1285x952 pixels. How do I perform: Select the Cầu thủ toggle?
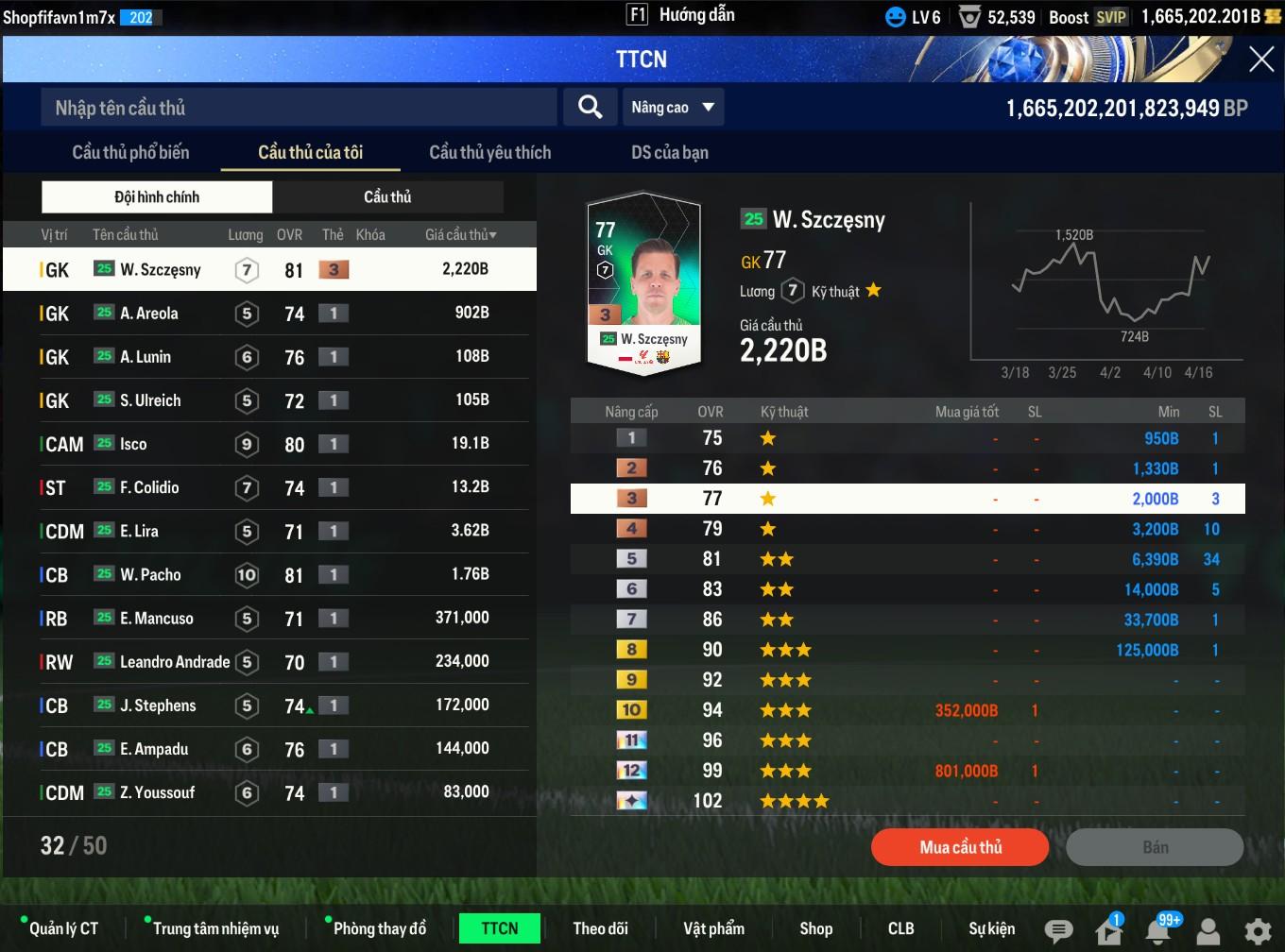[387, 196]
